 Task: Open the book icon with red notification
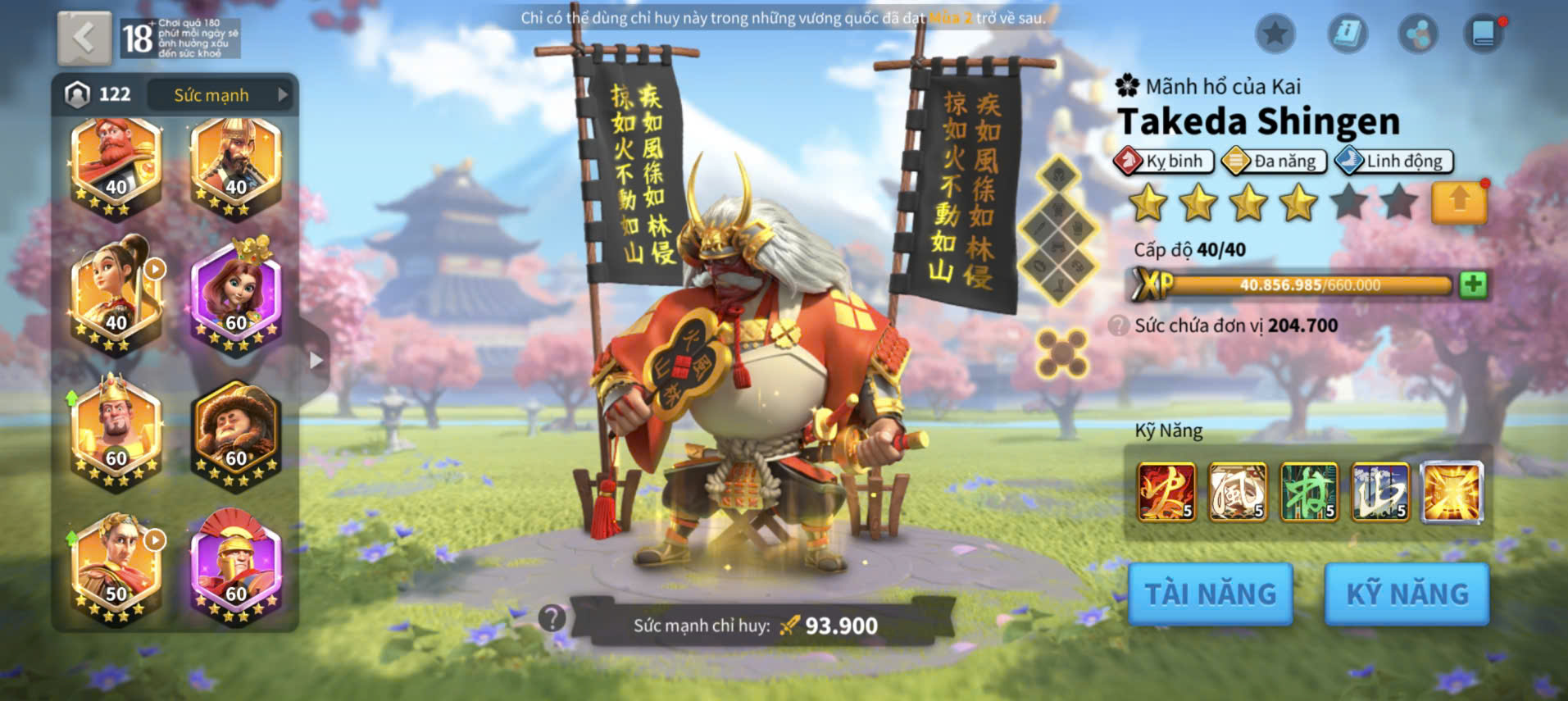1484,34
